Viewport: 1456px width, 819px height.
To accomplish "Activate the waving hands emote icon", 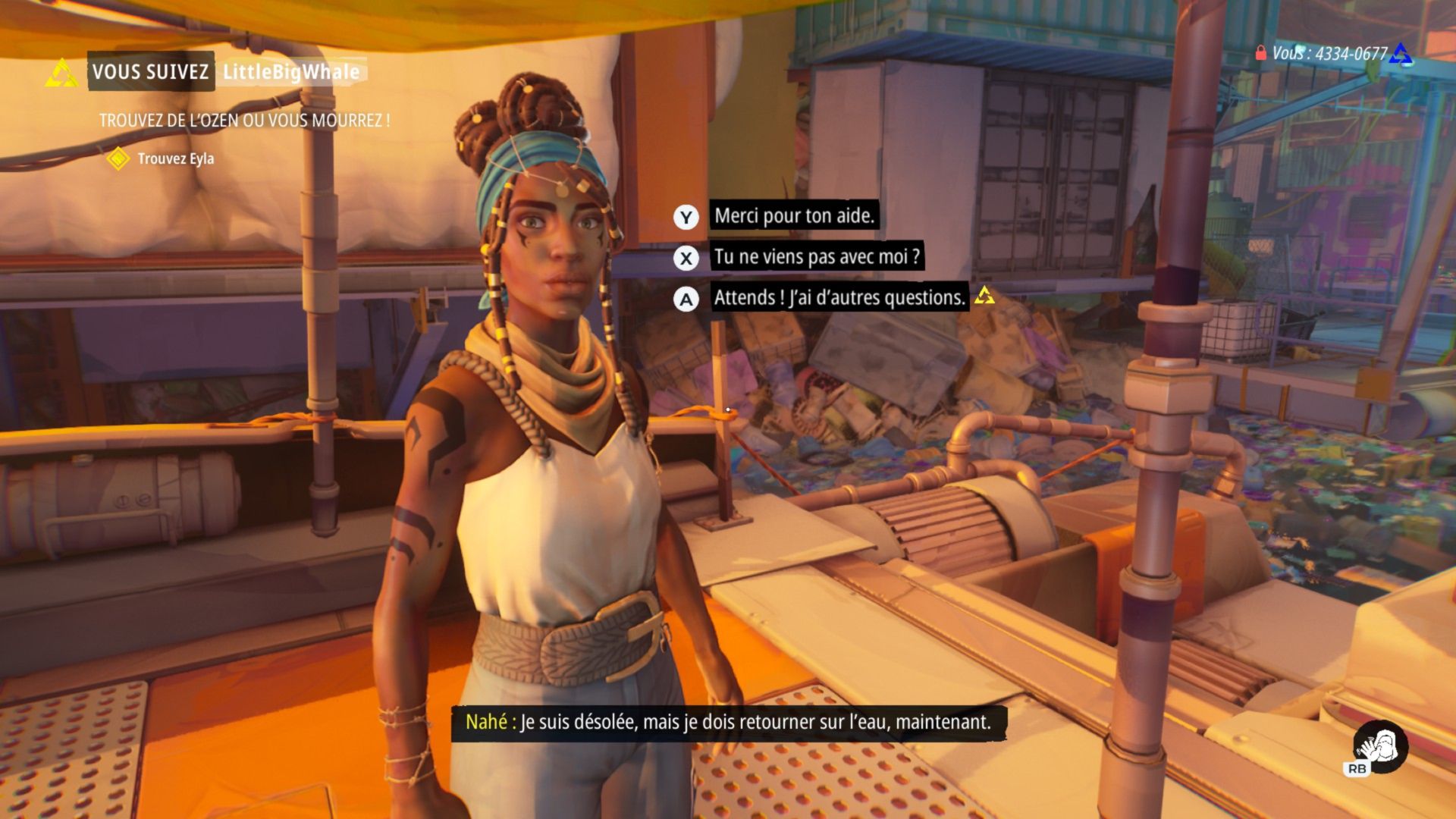I will pyautogui.click(x=1382, y=746).
